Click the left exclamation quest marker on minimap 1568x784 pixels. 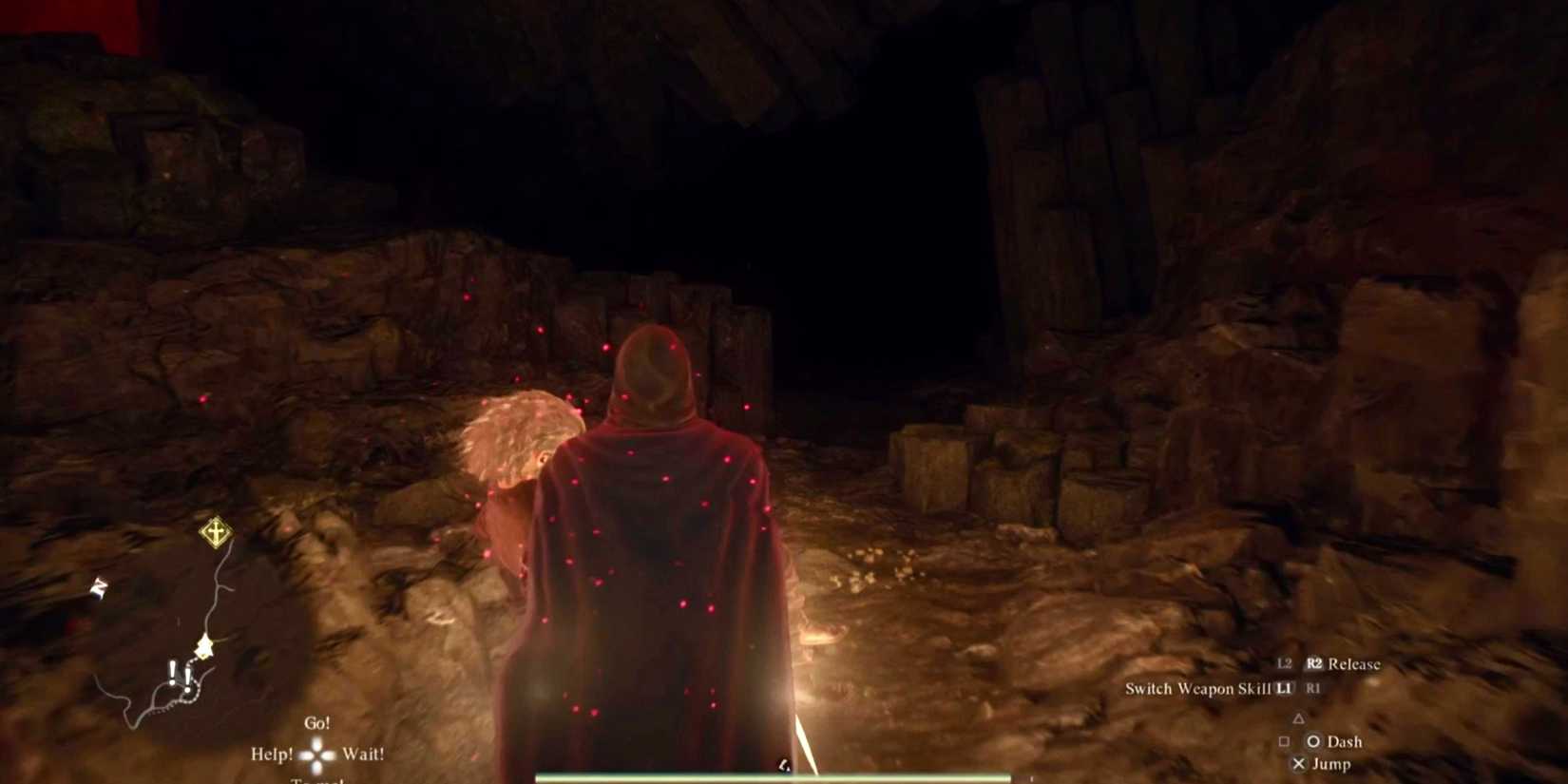(x=173, y=670)
